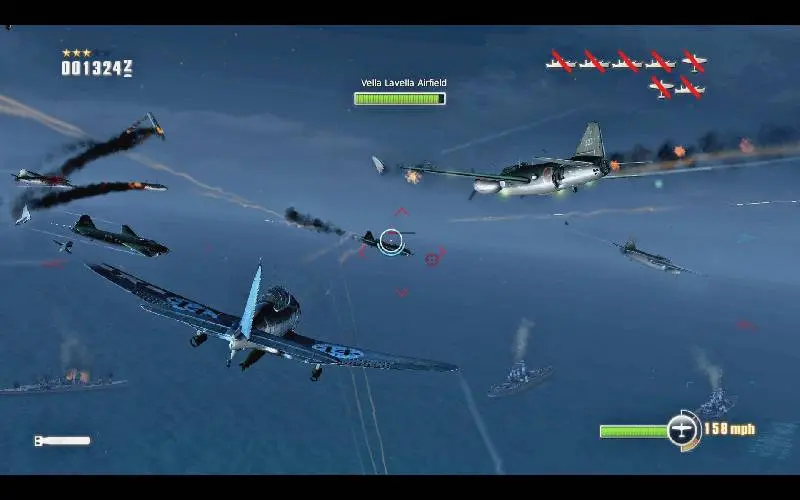Select the Vella Lavella Airfield objective label
800x500 pixels.
coord(403,83)
